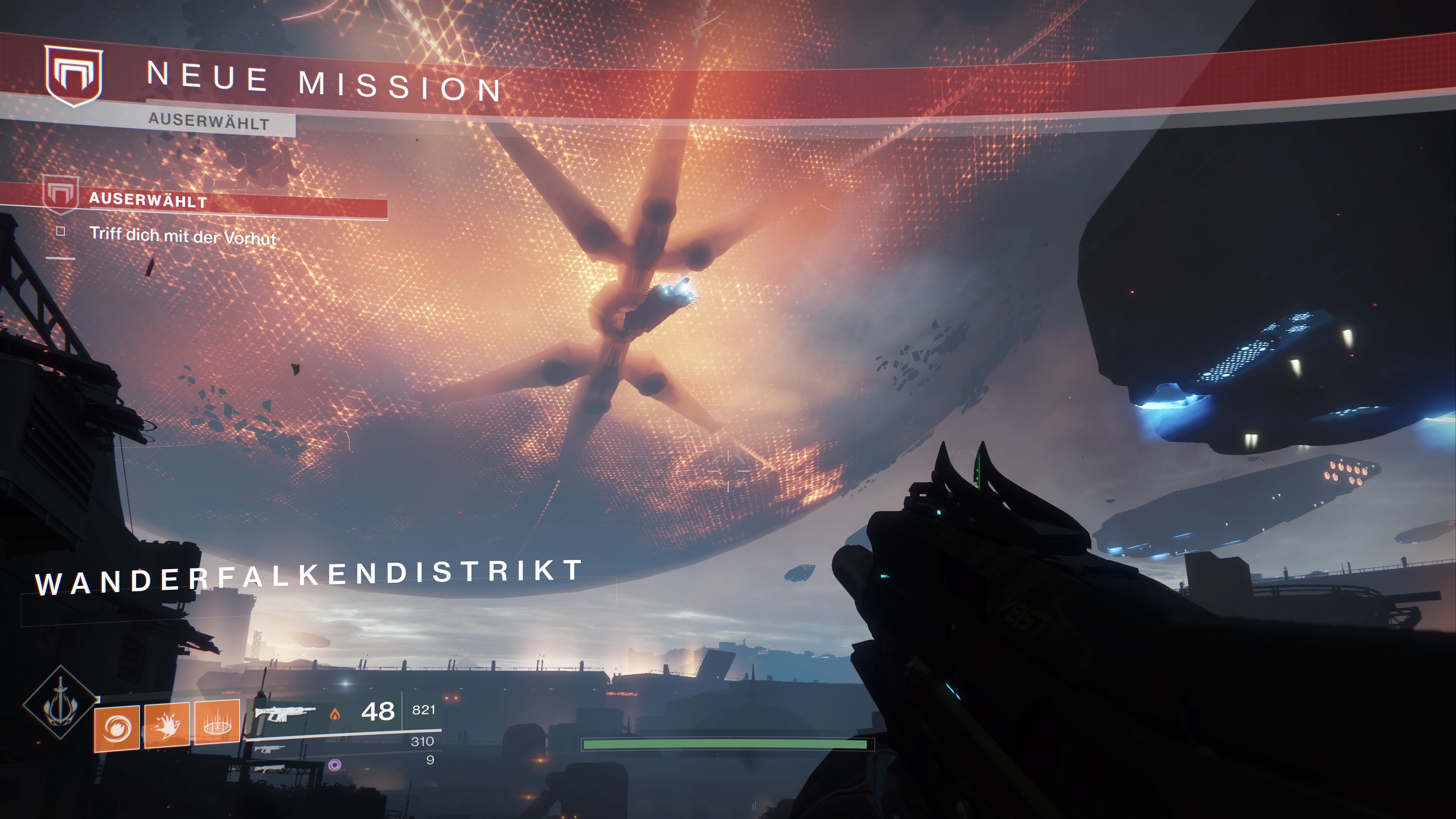Activate the sword super ability diamond
The height and width of the screenshot is (819, 1456).
[60, 703]
